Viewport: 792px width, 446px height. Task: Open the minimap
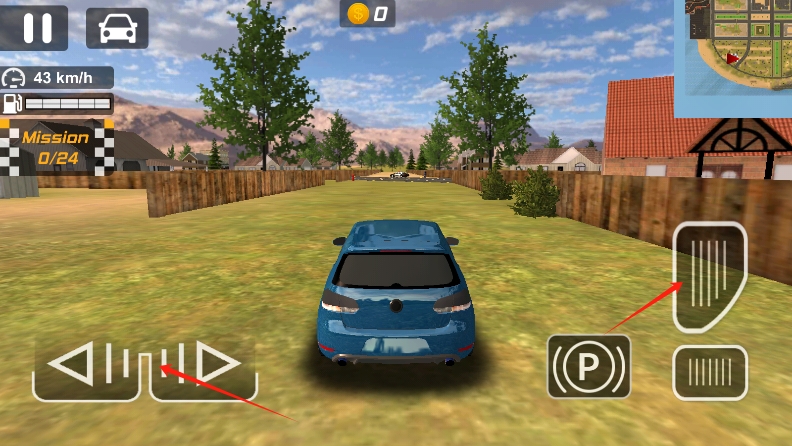(x=733, y=57)
